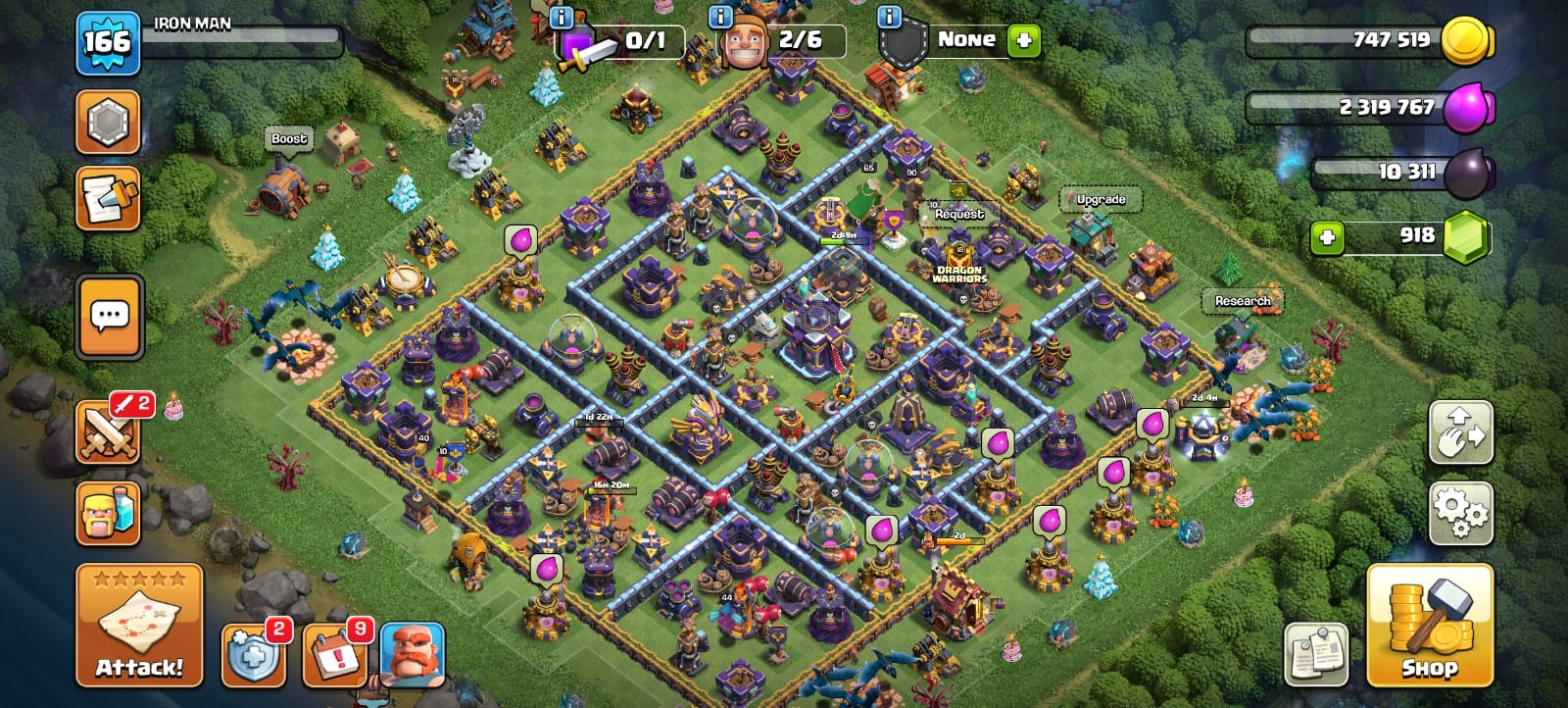Tap the Request troops bubble

point(958,214)
